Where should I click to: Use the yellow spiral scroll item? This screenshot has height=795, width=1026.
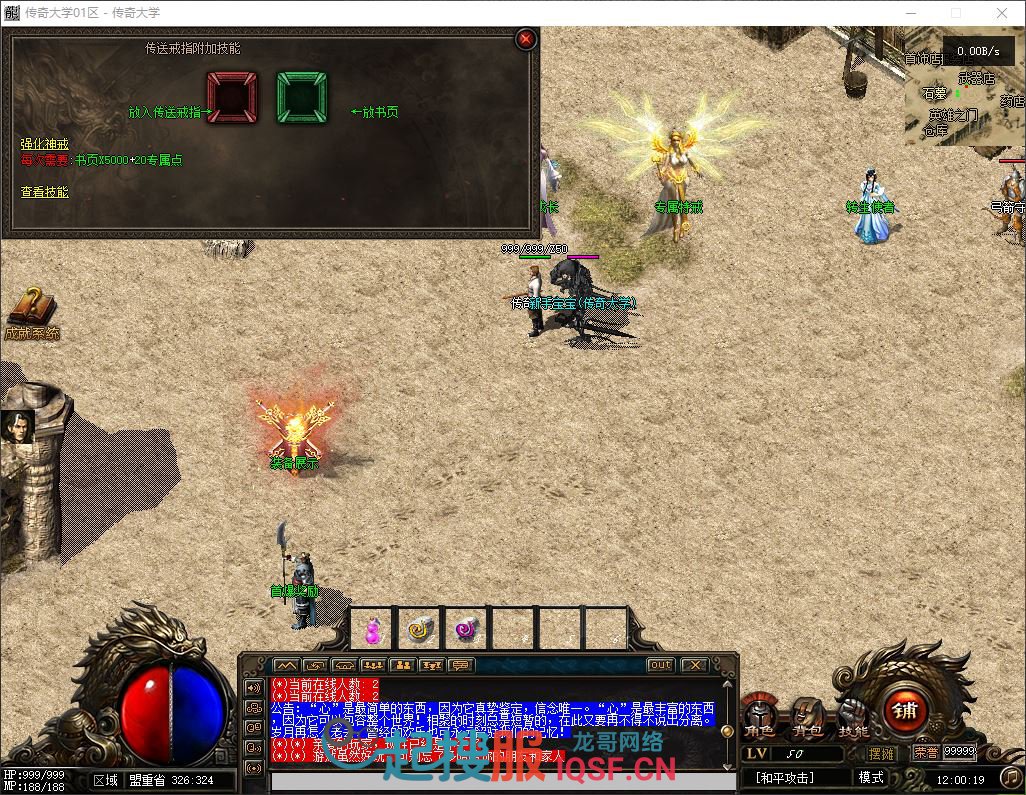(419, 629)
